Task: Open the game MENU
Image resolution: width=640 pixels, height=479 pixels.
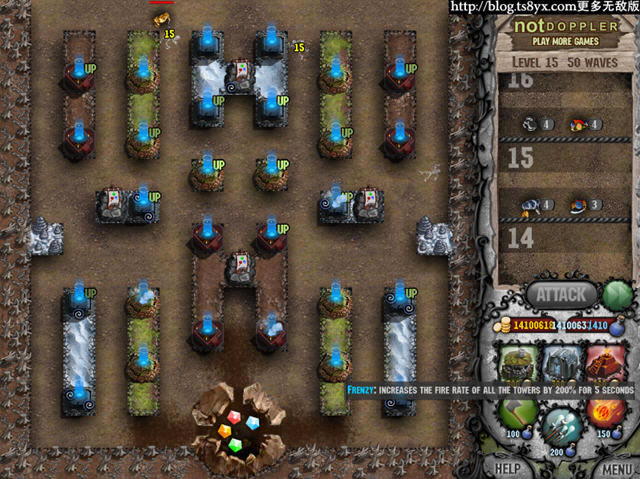Action: click(x=612, y=468)
